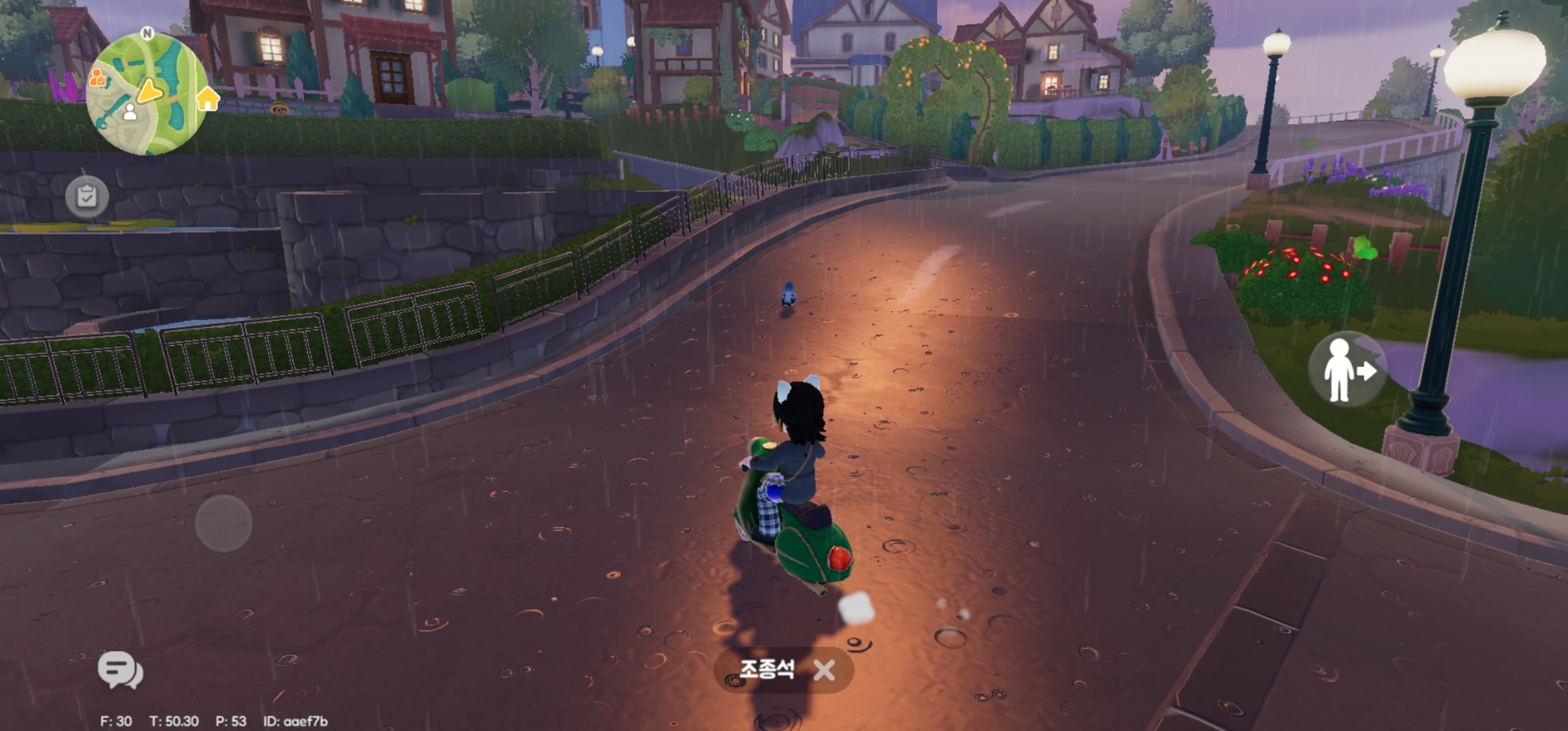Tap the yellow home marker on minimap
Screen dimensions: 1568x731
[x=208, y=99]
